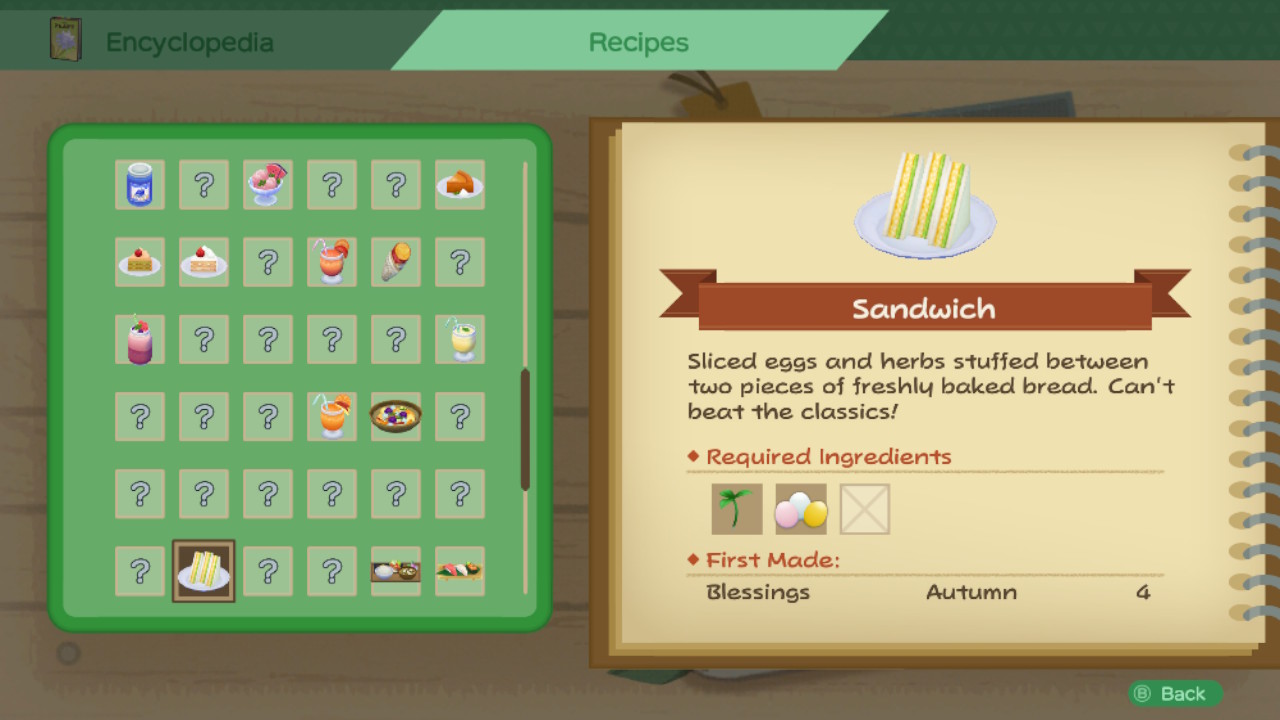Click the eggs ingredient icon
Image resolution: width=1280 pixels, height=720 pixels.
point(800,508)
